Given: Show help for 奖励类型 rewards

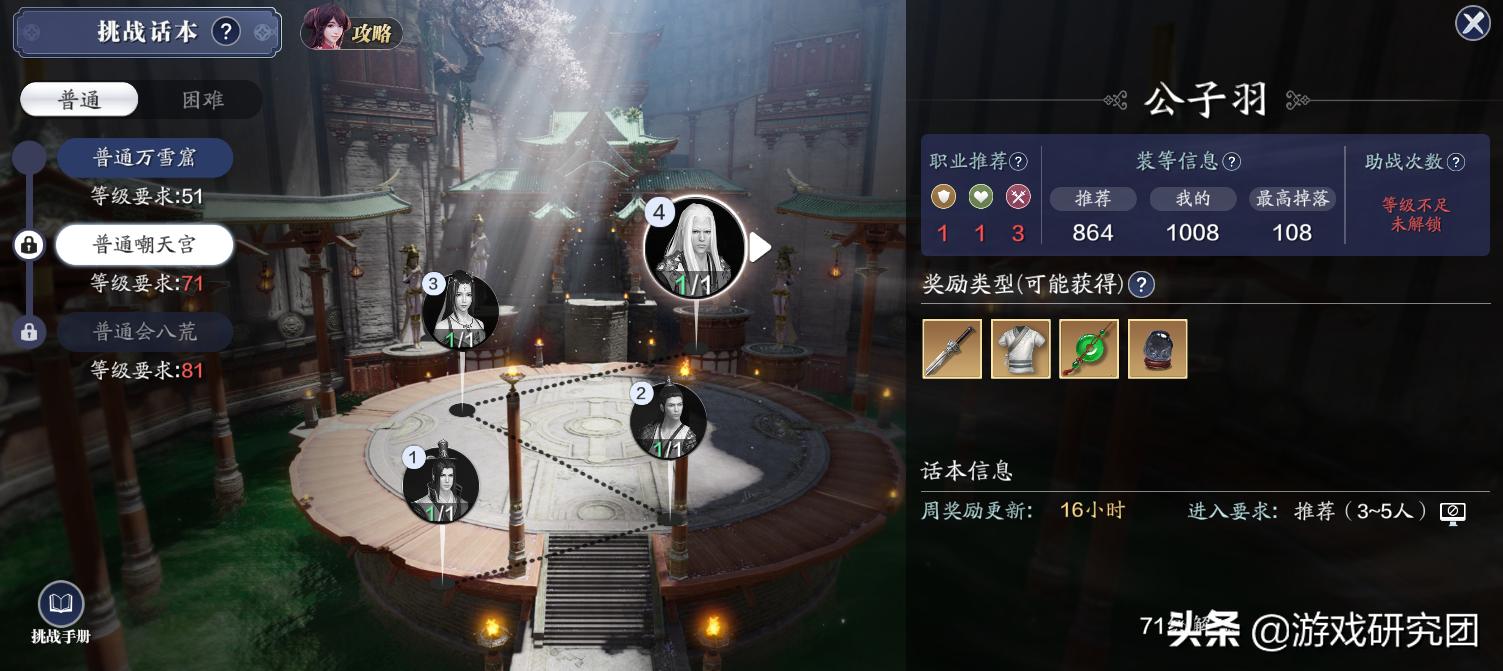Looking at the screenshot, I should [x=1141, y=285].
